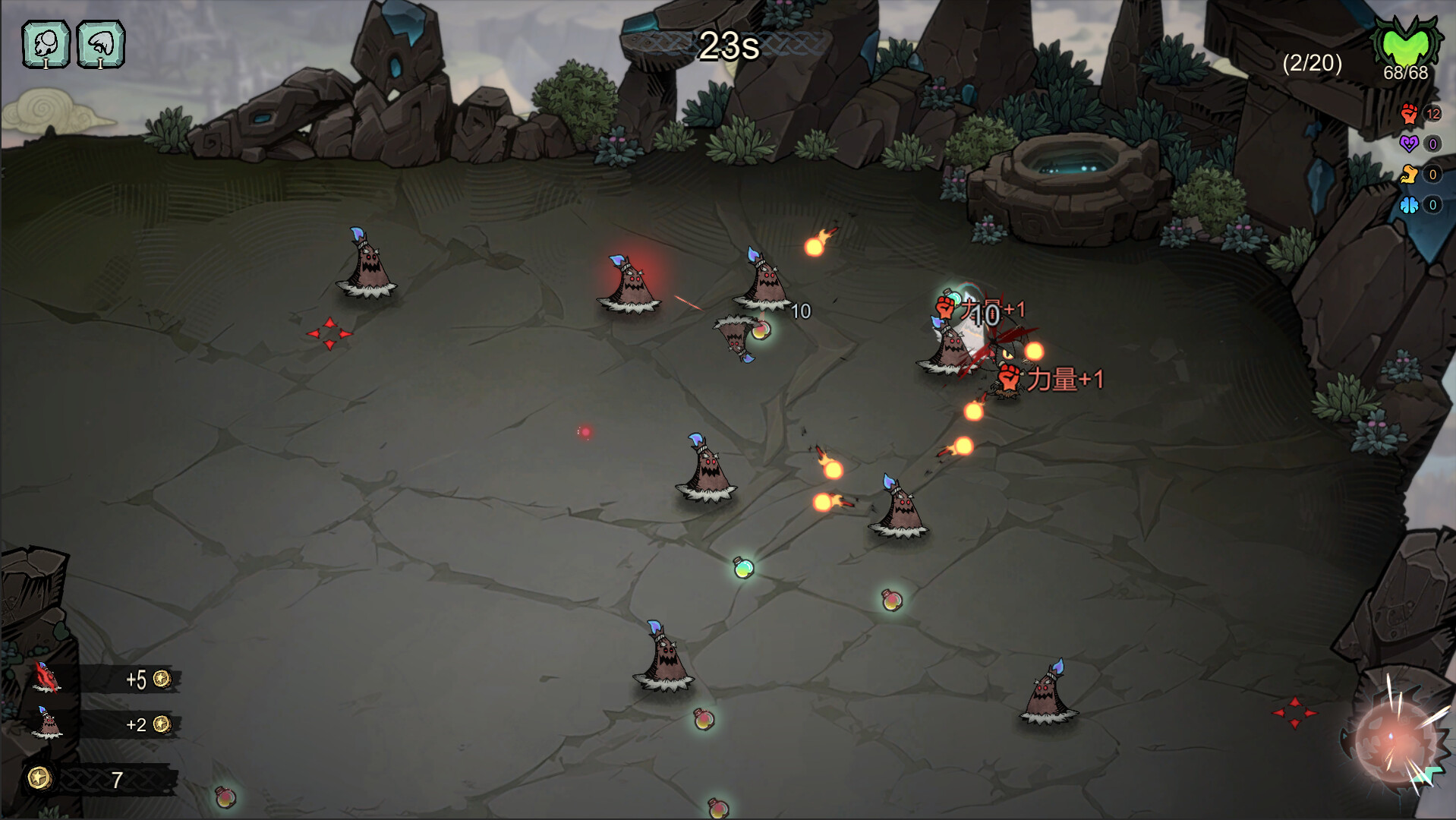Screen dimensions: 1456x820
Task: Click the purple heart stat icon
Action: 1410,144
